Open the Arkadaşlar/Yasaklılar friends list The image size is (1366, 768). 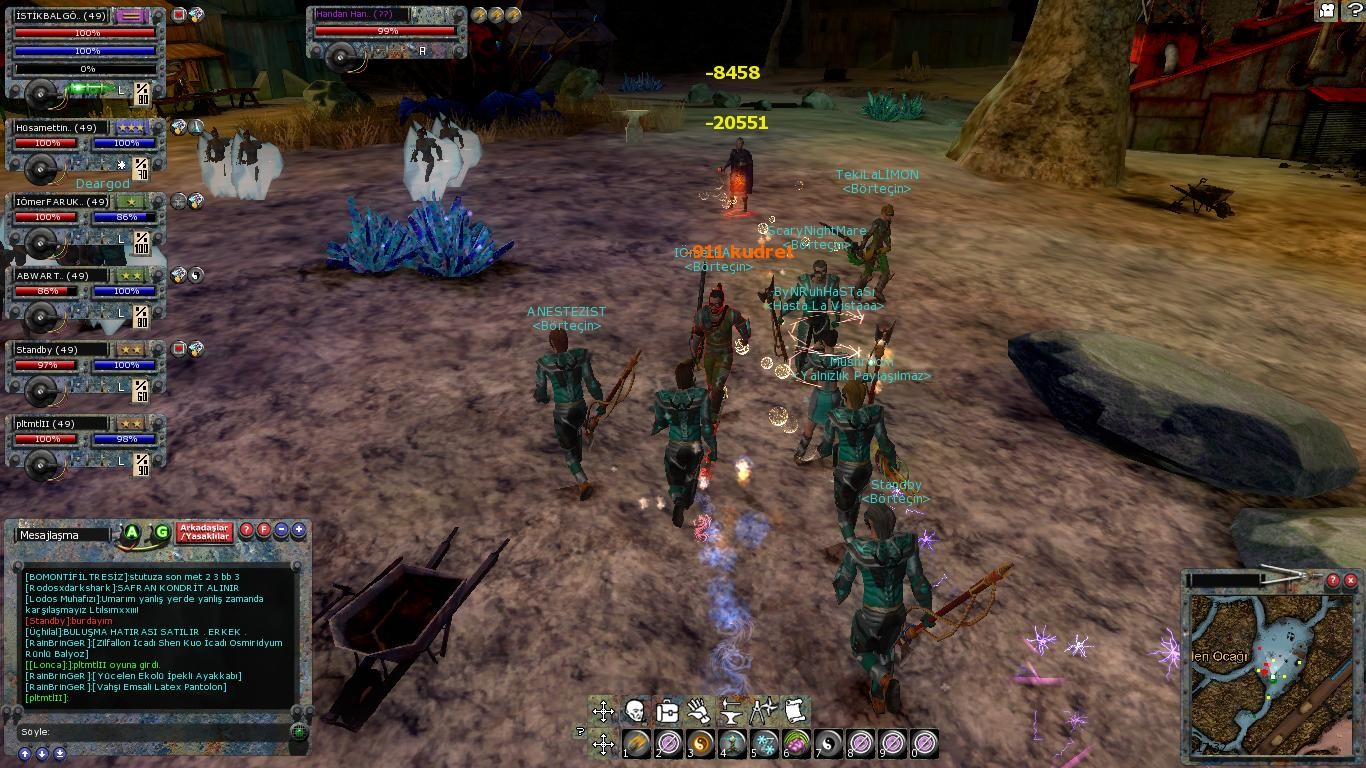point(205,532)
